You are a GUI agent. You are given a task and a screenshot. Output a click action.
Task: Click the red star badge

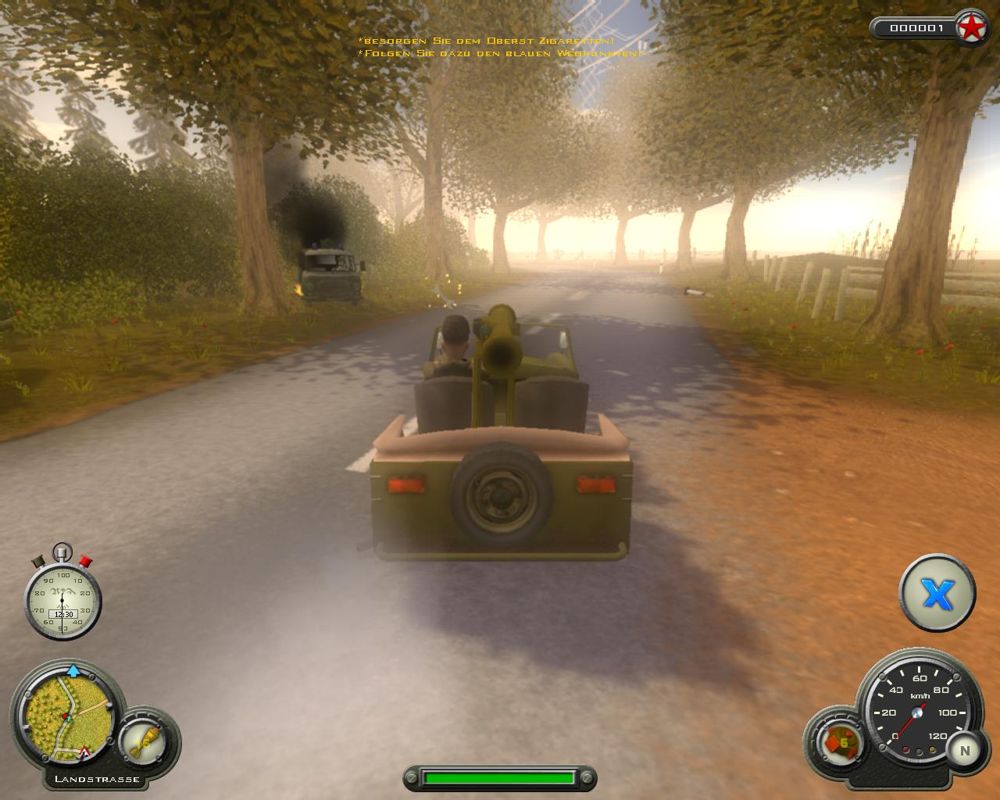click(970, 28)
